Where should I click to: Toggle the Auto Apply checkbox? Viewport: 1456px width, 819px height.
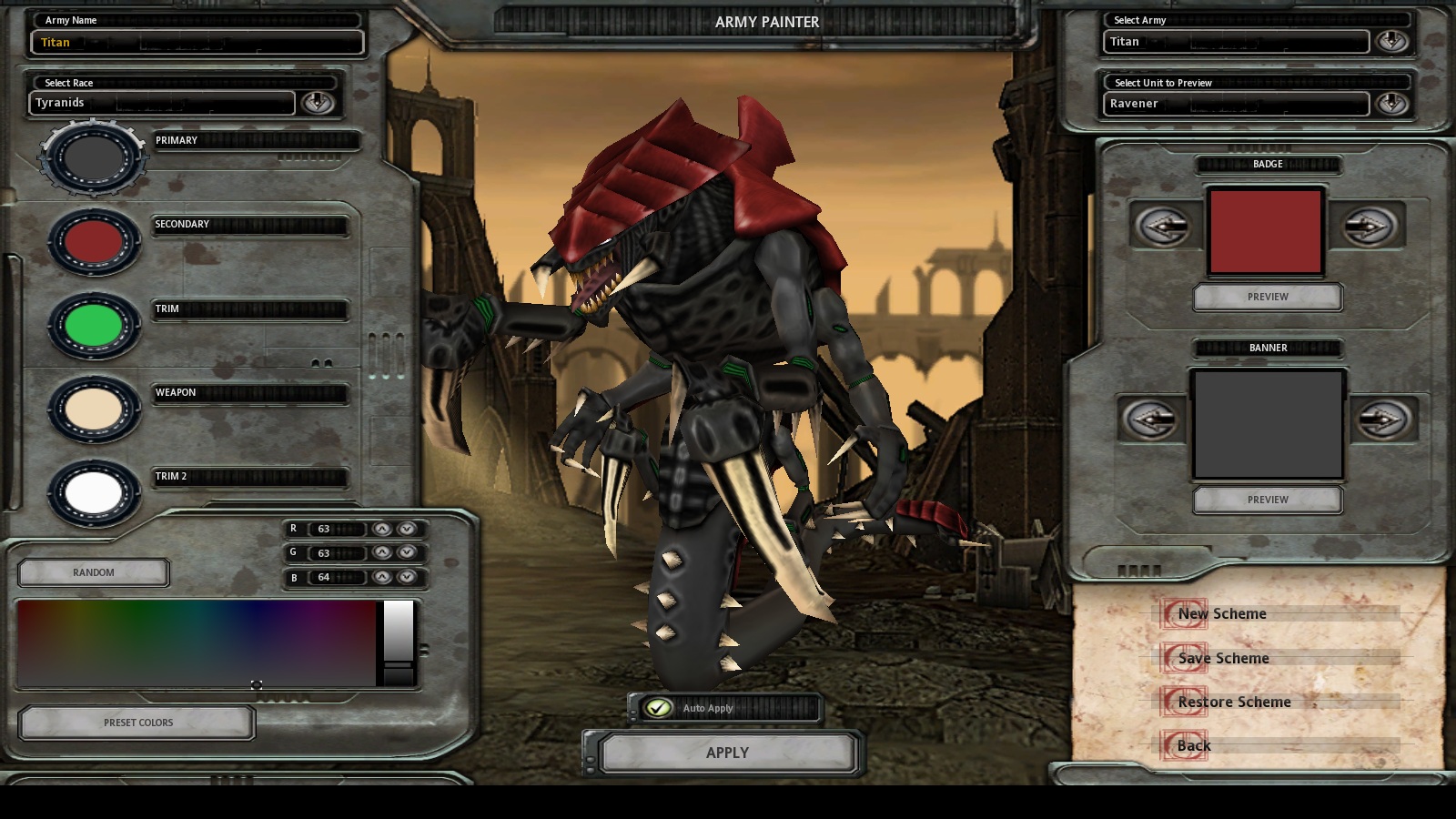656,707
